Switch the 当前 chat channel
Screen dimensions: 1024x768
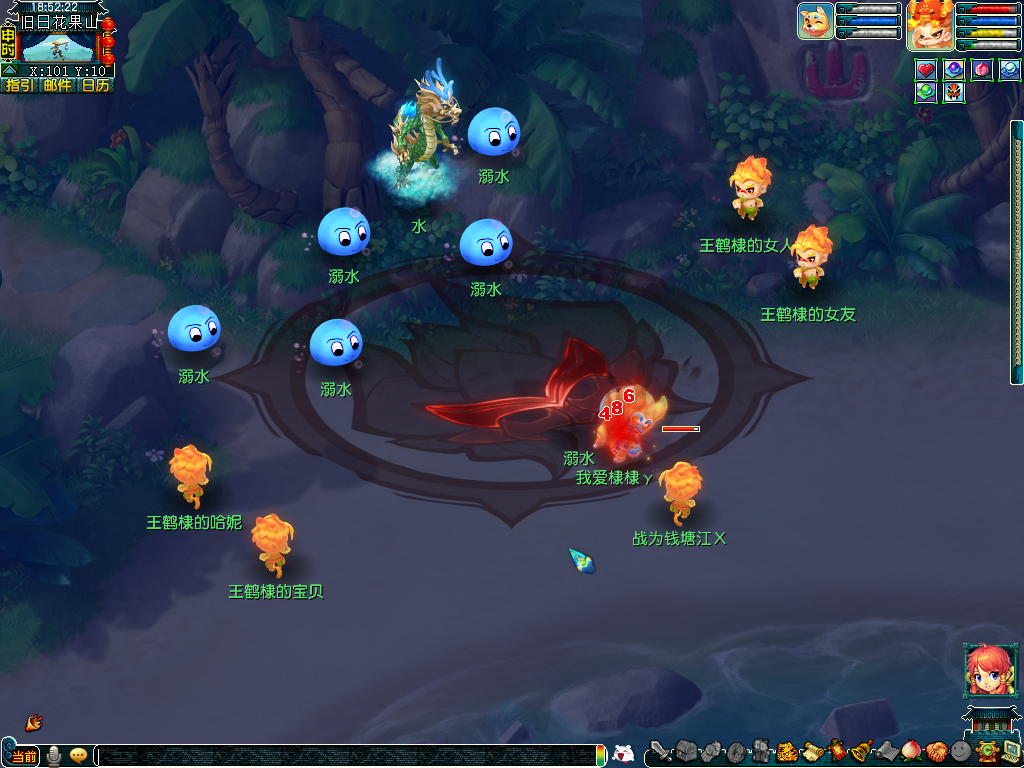pyautogui.click(x=25, y=756)
